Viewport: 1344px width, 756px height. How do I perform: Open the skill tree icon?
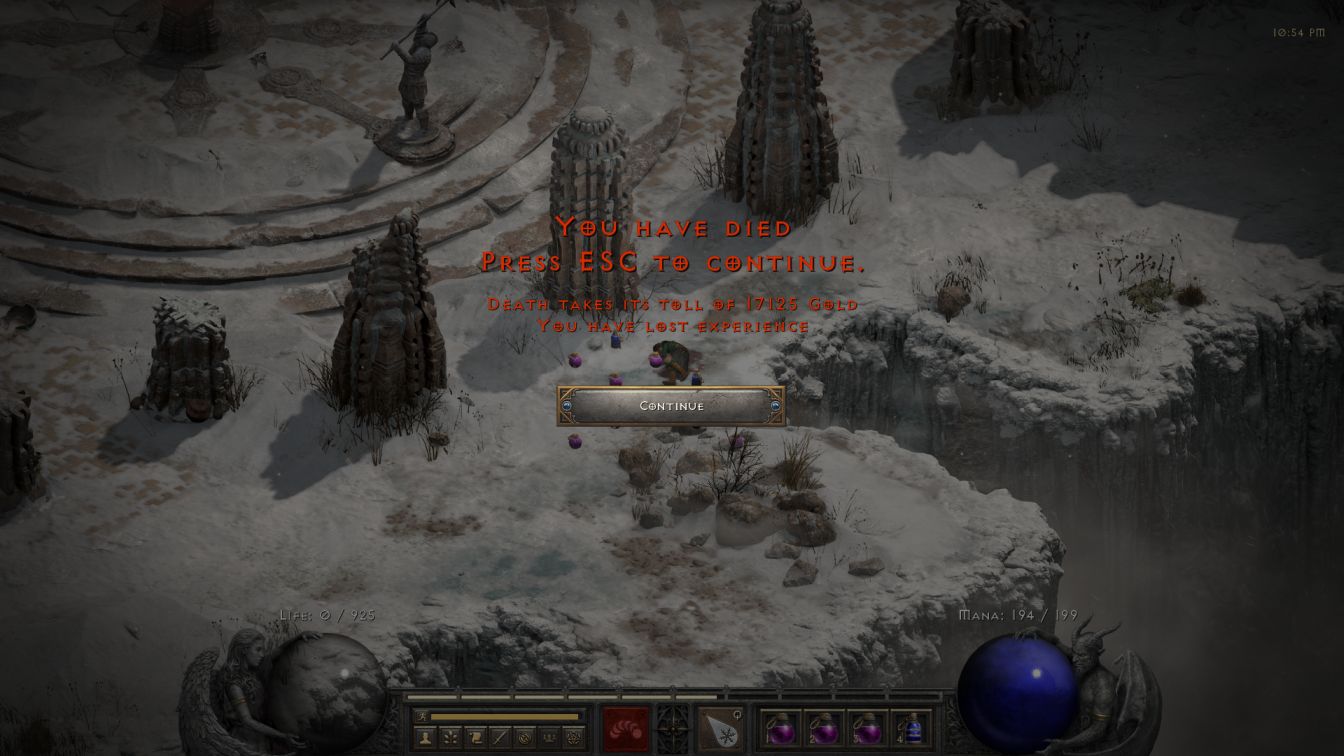click(x=450, y=738)
